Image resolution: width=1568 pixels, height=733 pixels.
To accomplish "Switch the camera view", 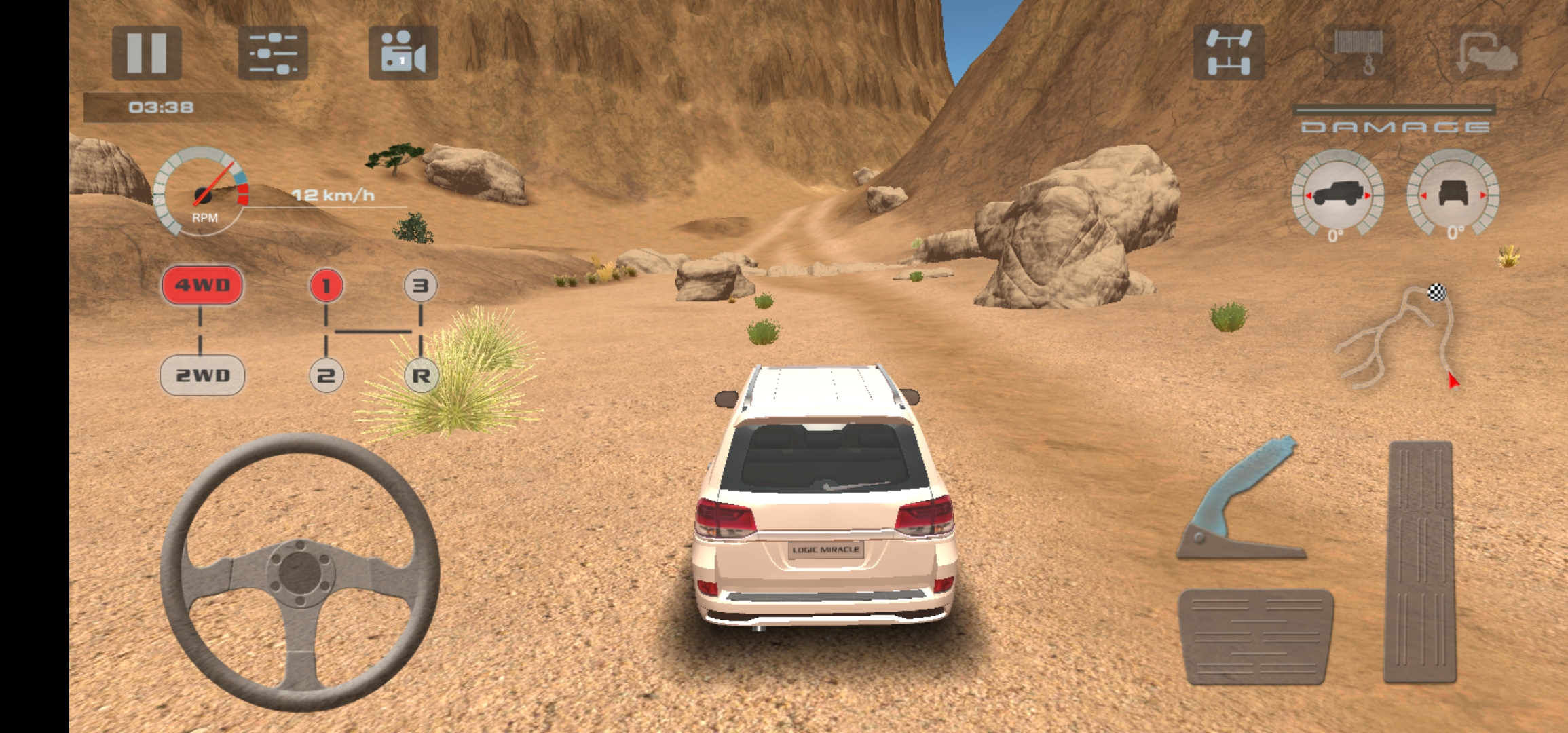I will [403, 52].
